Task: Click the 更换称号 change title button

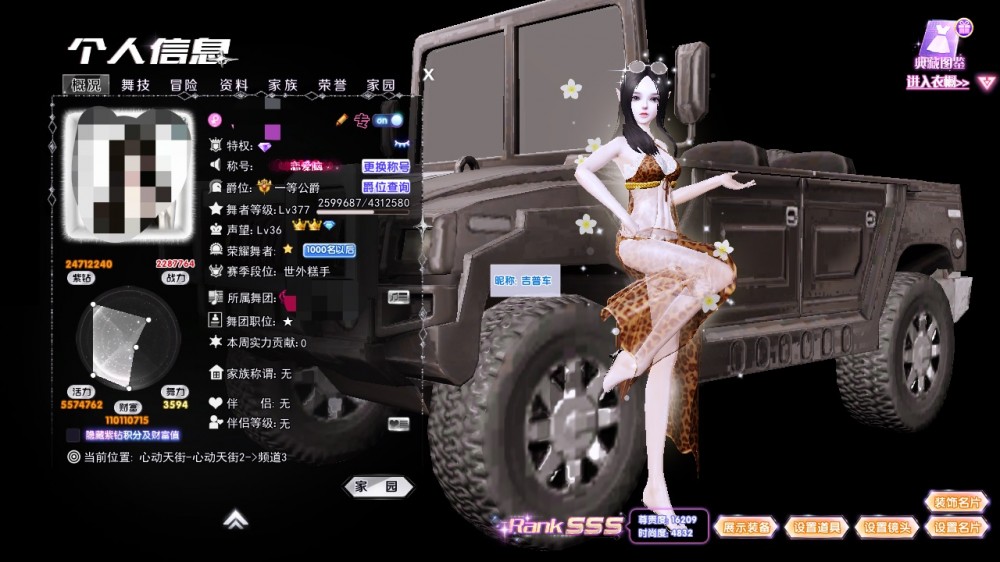Action: [385, 167]
